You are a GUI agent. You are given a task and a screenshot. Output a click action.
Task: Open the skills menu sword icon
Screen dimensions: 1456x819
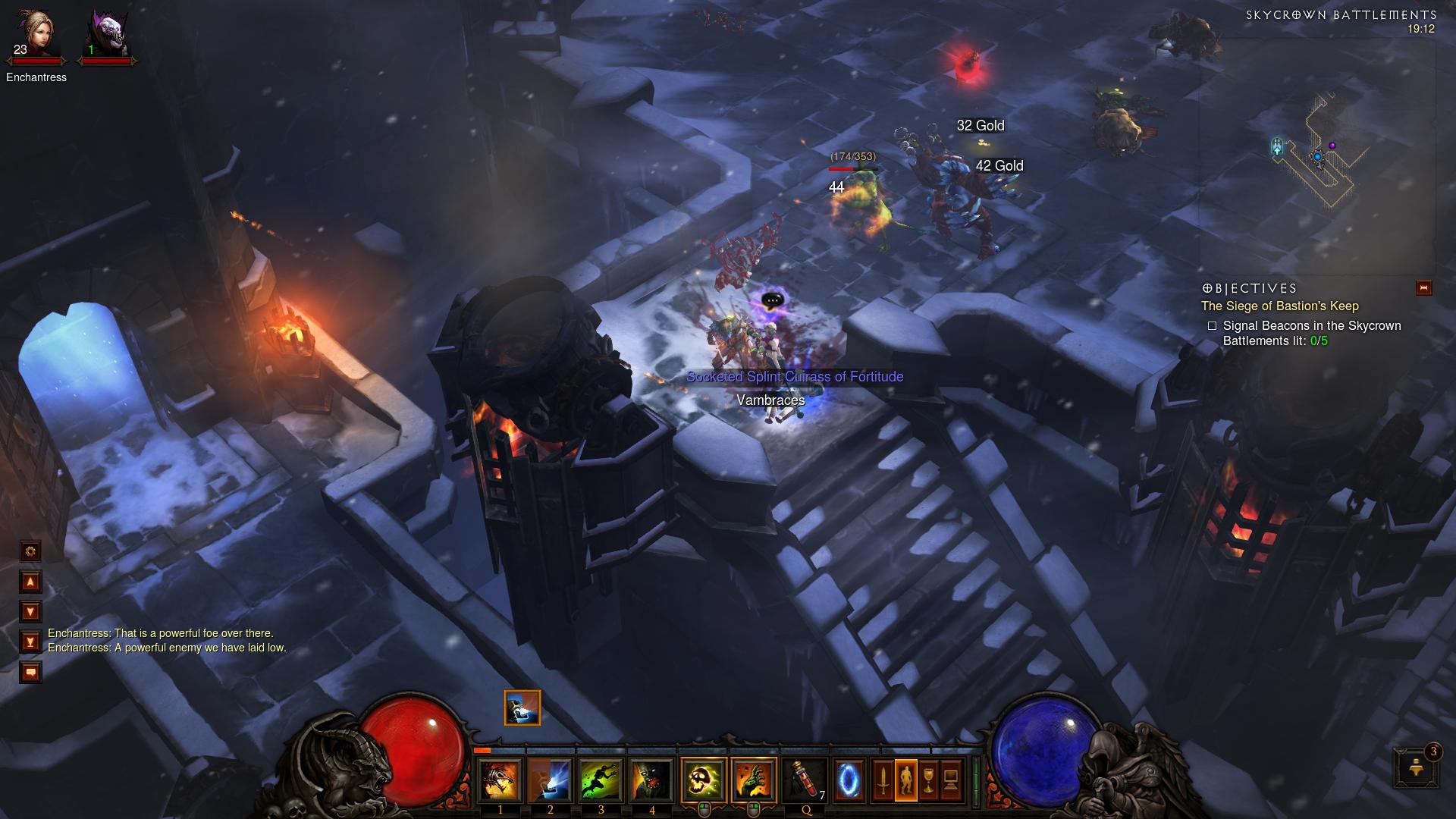(x=883, y=780)
